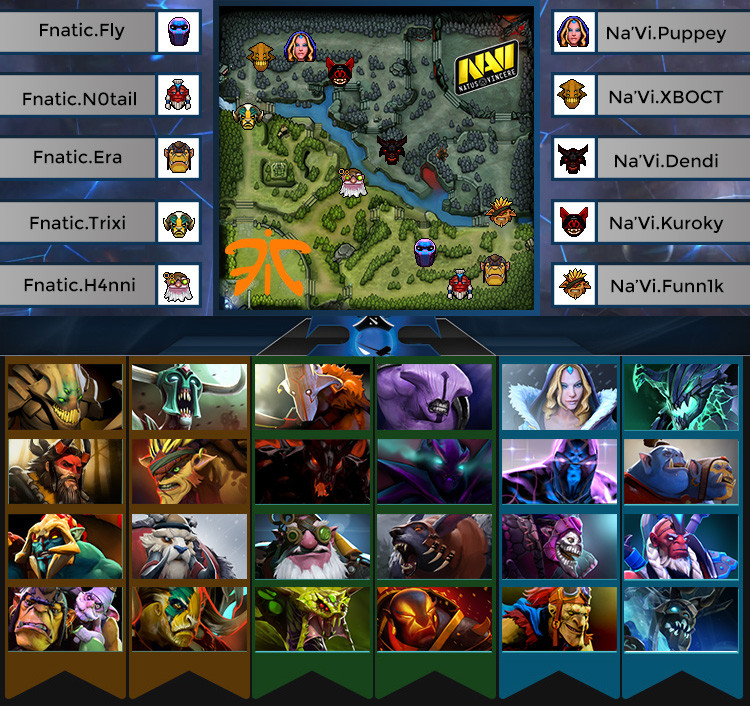Viewport: 750px width, 706px height.
Task: Select the Sand King hero portrait
Action: tap(66, 398)
